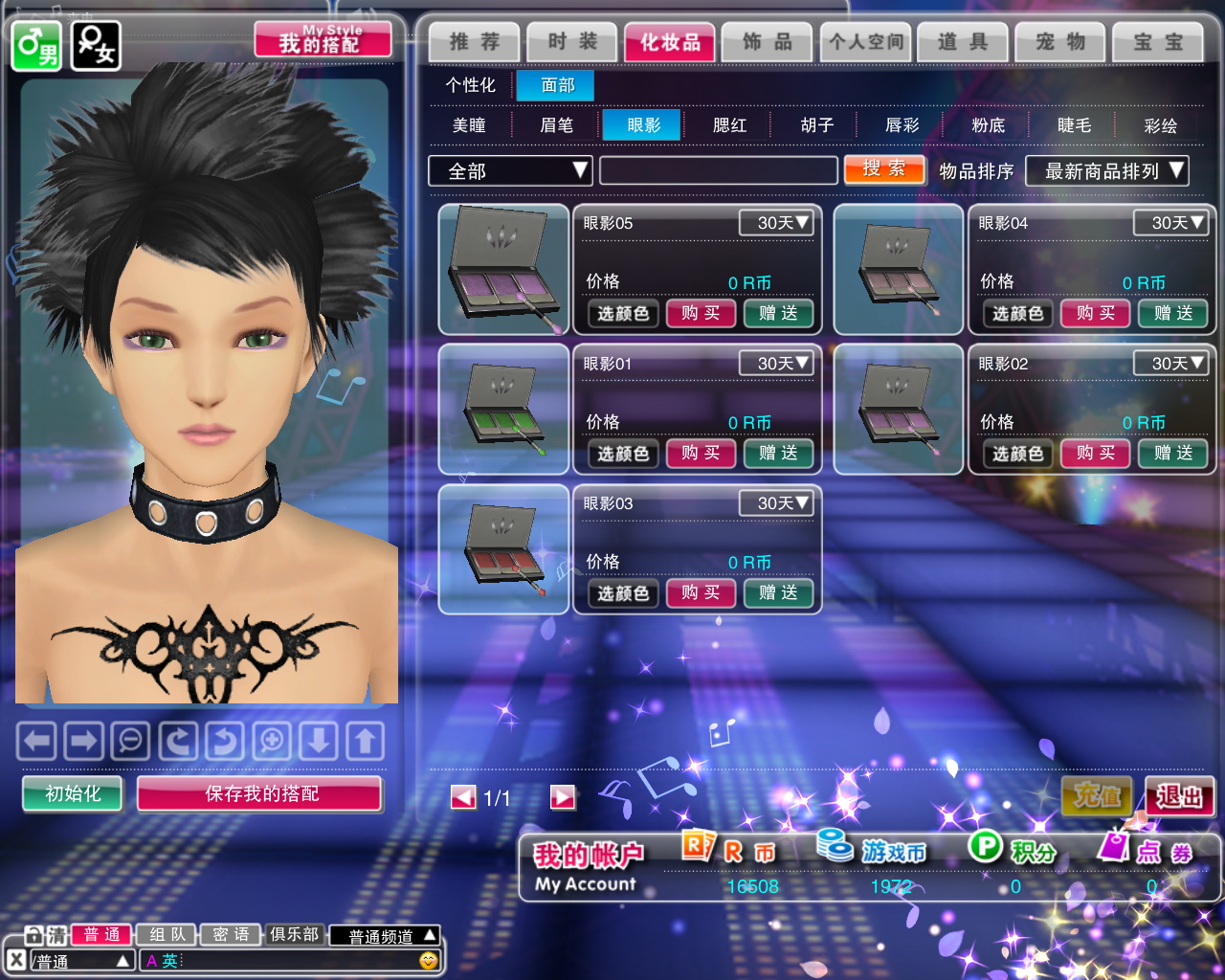
Task: Open the 个性化 personalization subtab
Action: (470, 85)
